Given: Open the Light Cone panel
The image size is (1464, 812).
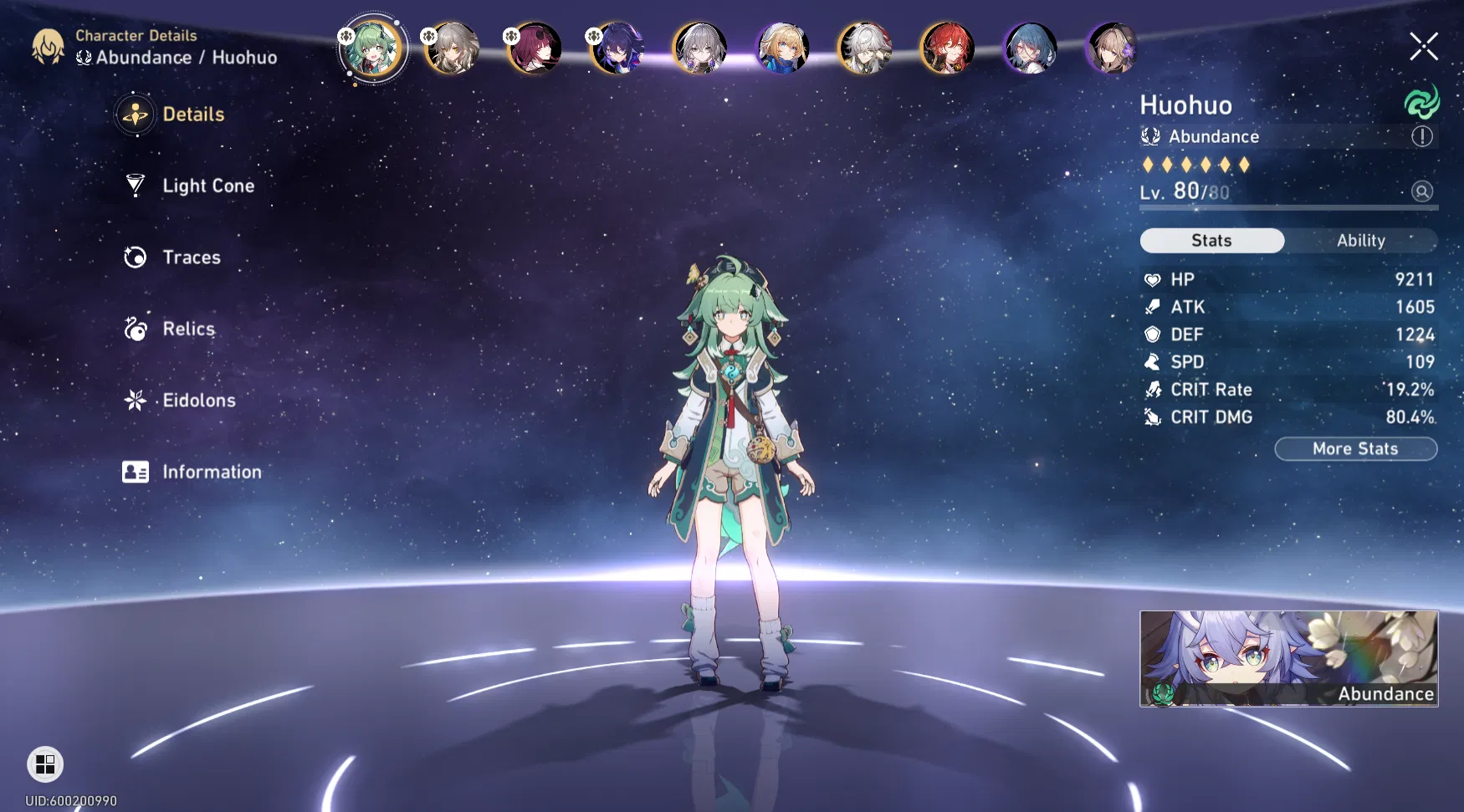Looking at the screenshot, I should click(x=207, y=186).
